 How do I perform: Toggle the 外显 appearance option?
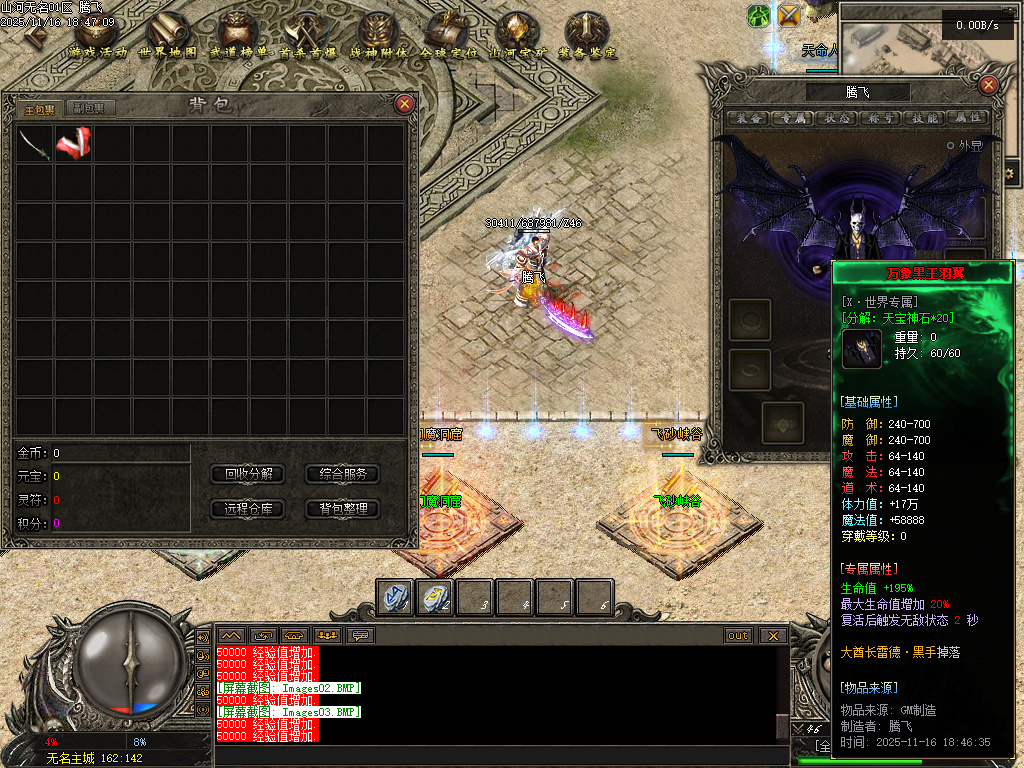[951, 145]
